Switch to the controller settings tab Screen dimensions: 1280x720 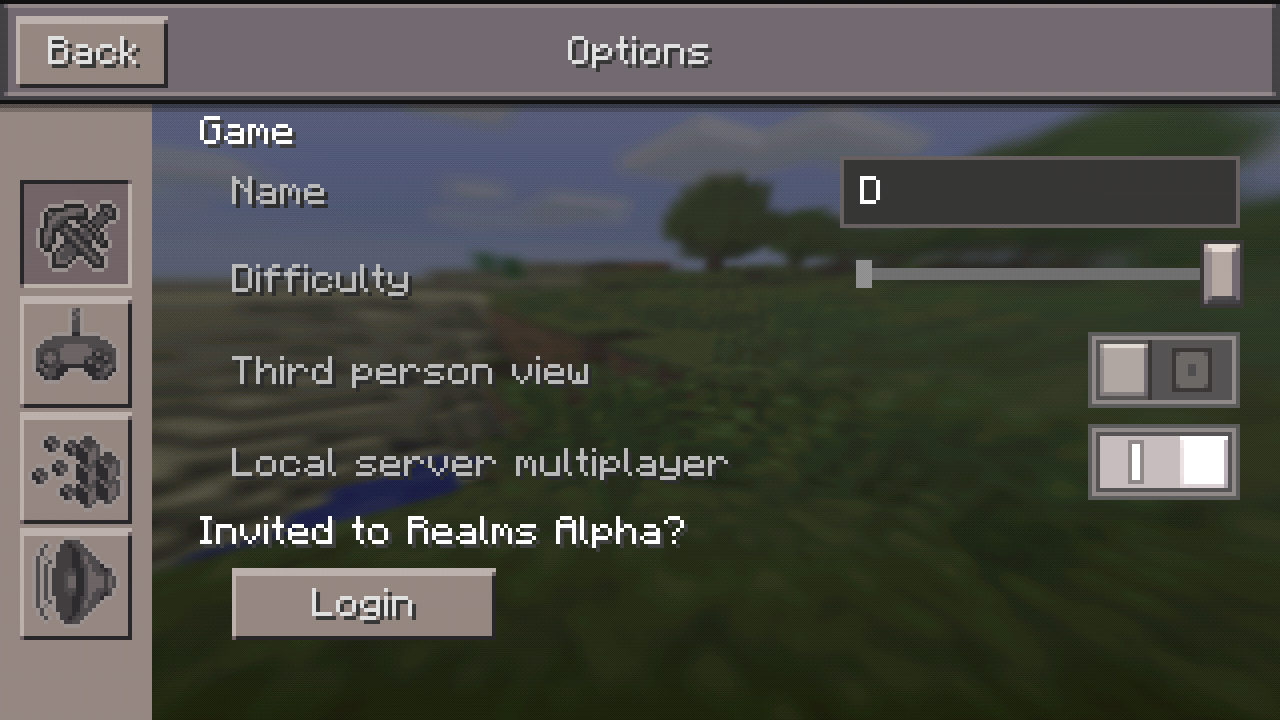click(x=75, y=352)
